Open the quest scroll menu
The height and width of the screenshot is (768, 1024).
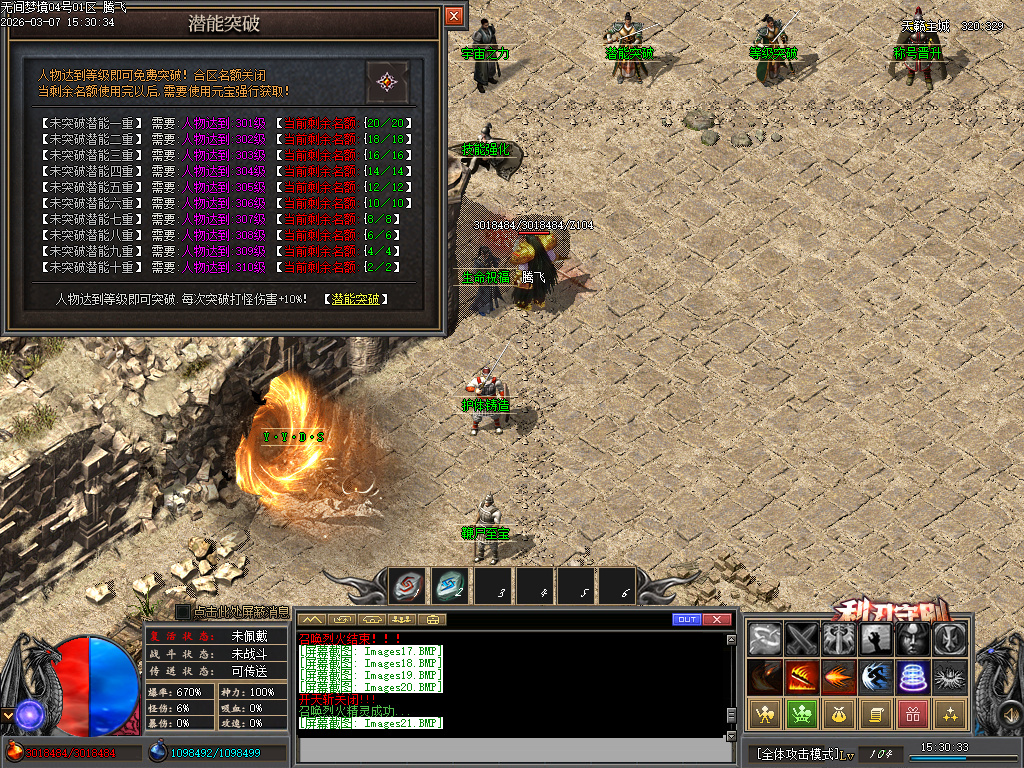point(875,714)
